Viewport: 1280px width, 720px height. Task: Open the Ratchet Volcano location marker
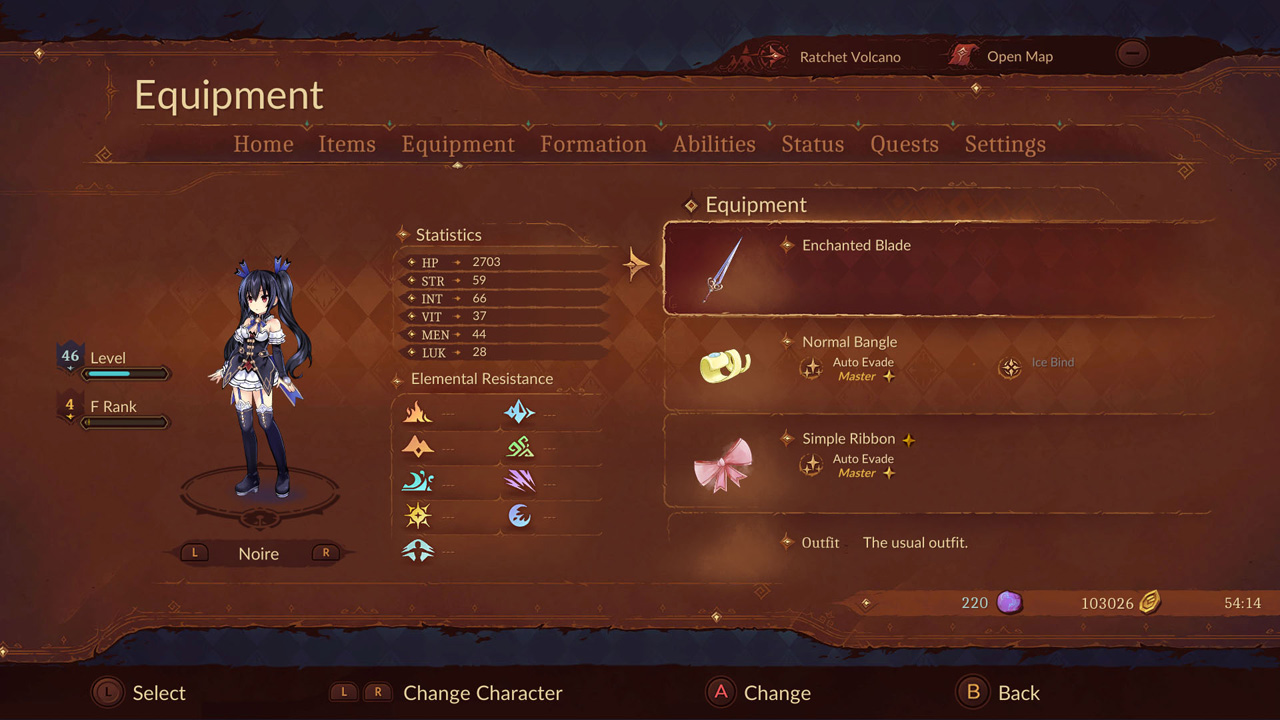click(850, 57)
